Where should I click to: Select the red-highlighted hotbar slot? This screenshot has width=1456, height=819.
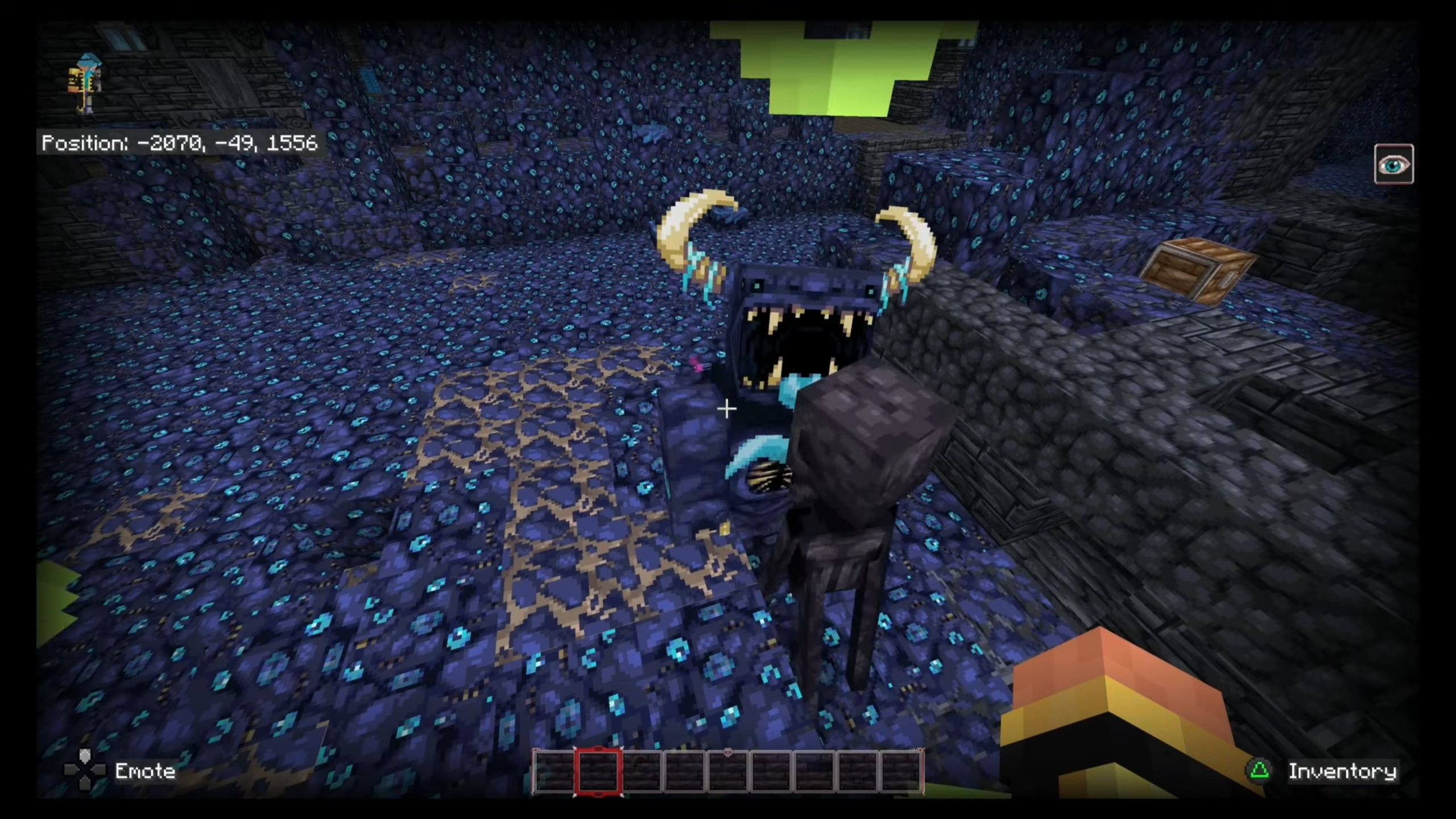pyautogui.click(x=598, y=771)
